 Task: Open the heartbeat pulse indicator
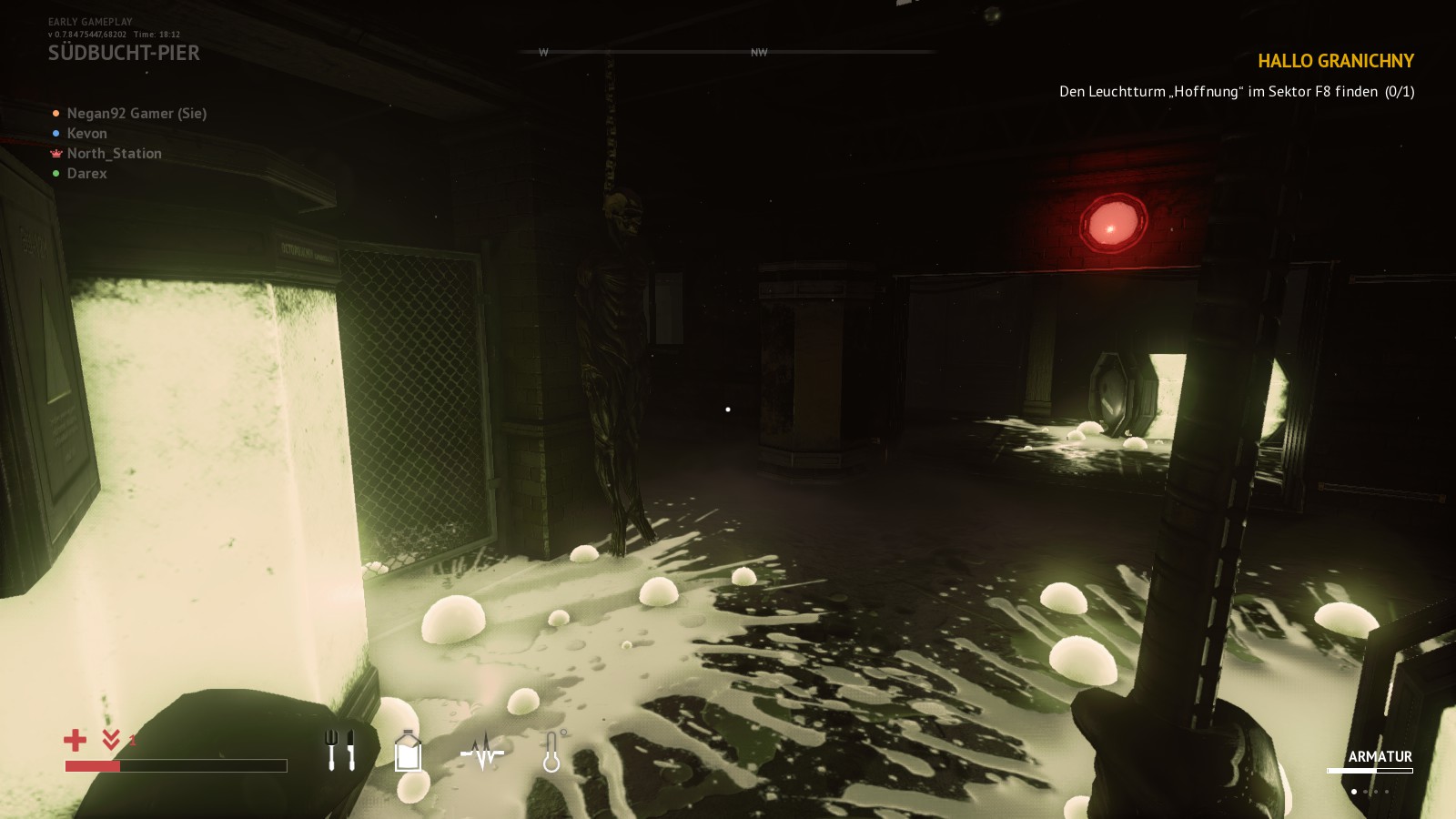click(x=483, y=753)
